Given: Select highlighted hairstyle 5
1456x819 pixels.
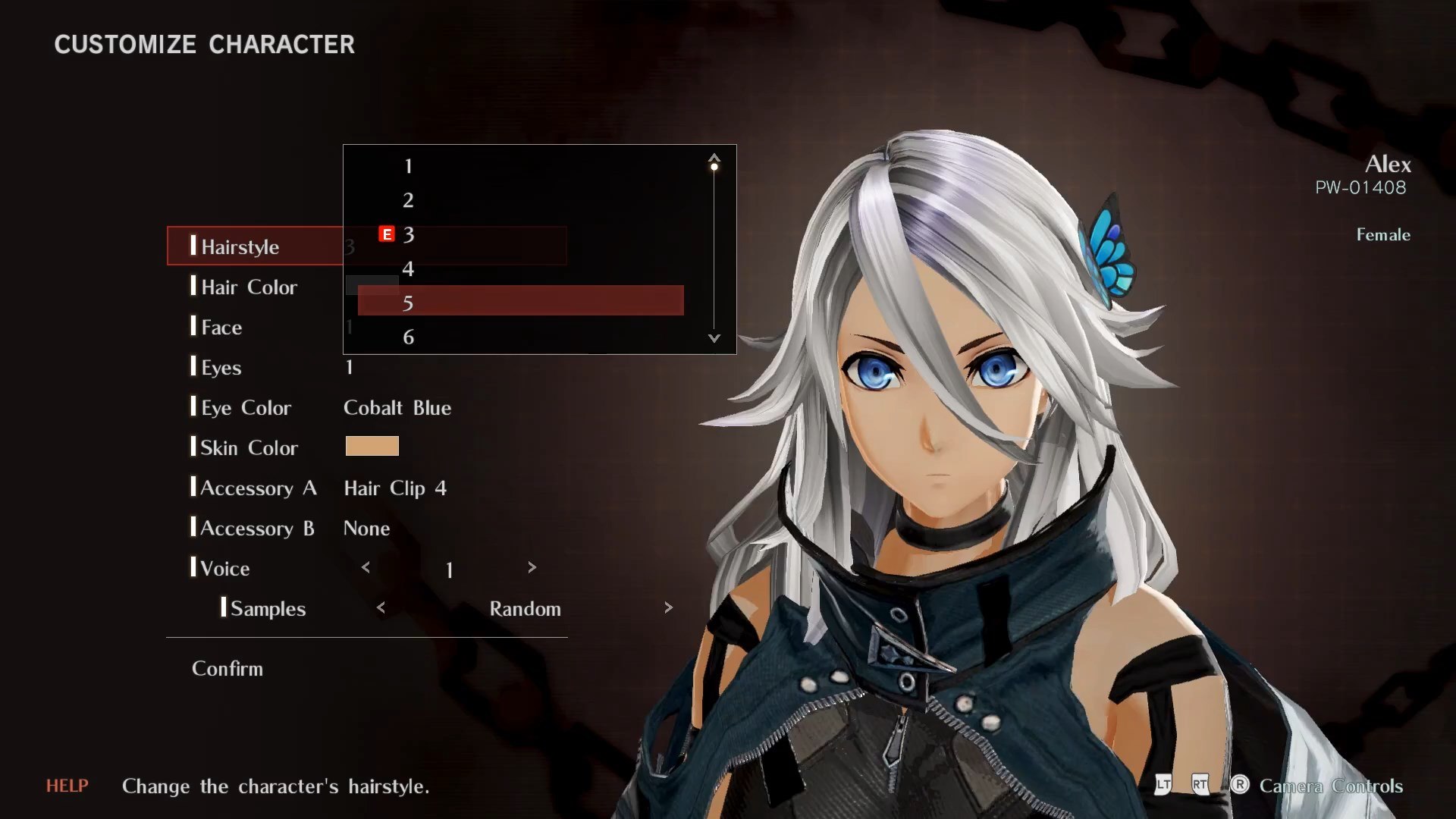Looking at the screenshot, I should pyautogui.click(x=520, y=303).
